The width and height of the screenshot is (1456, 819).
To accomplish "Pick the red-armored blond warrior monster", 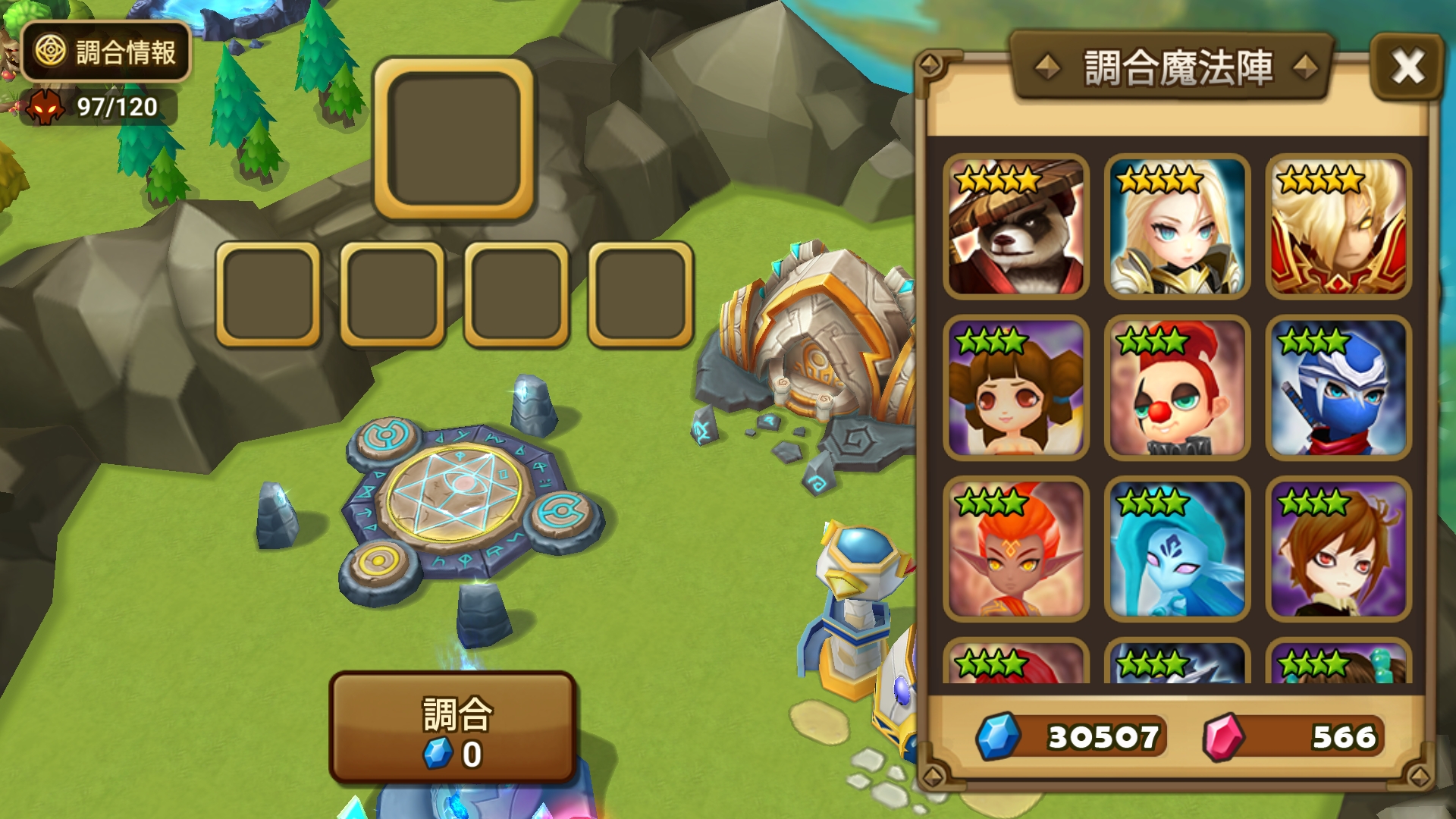I will pyautogui.click(x=1339, y=227).
